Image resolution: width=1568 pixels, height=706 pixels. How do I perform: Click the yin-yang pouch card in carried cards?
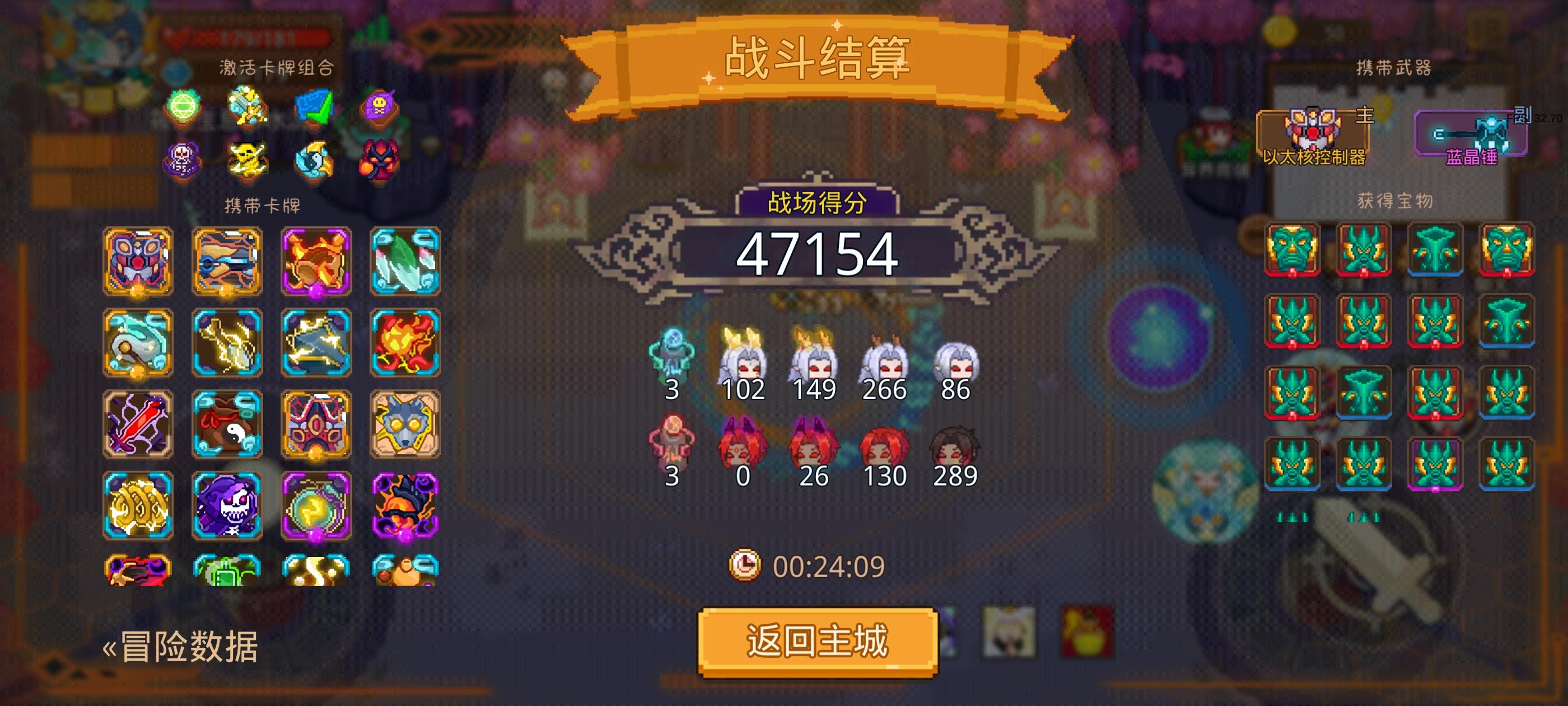pyautogui.click(x=228, y=425)
